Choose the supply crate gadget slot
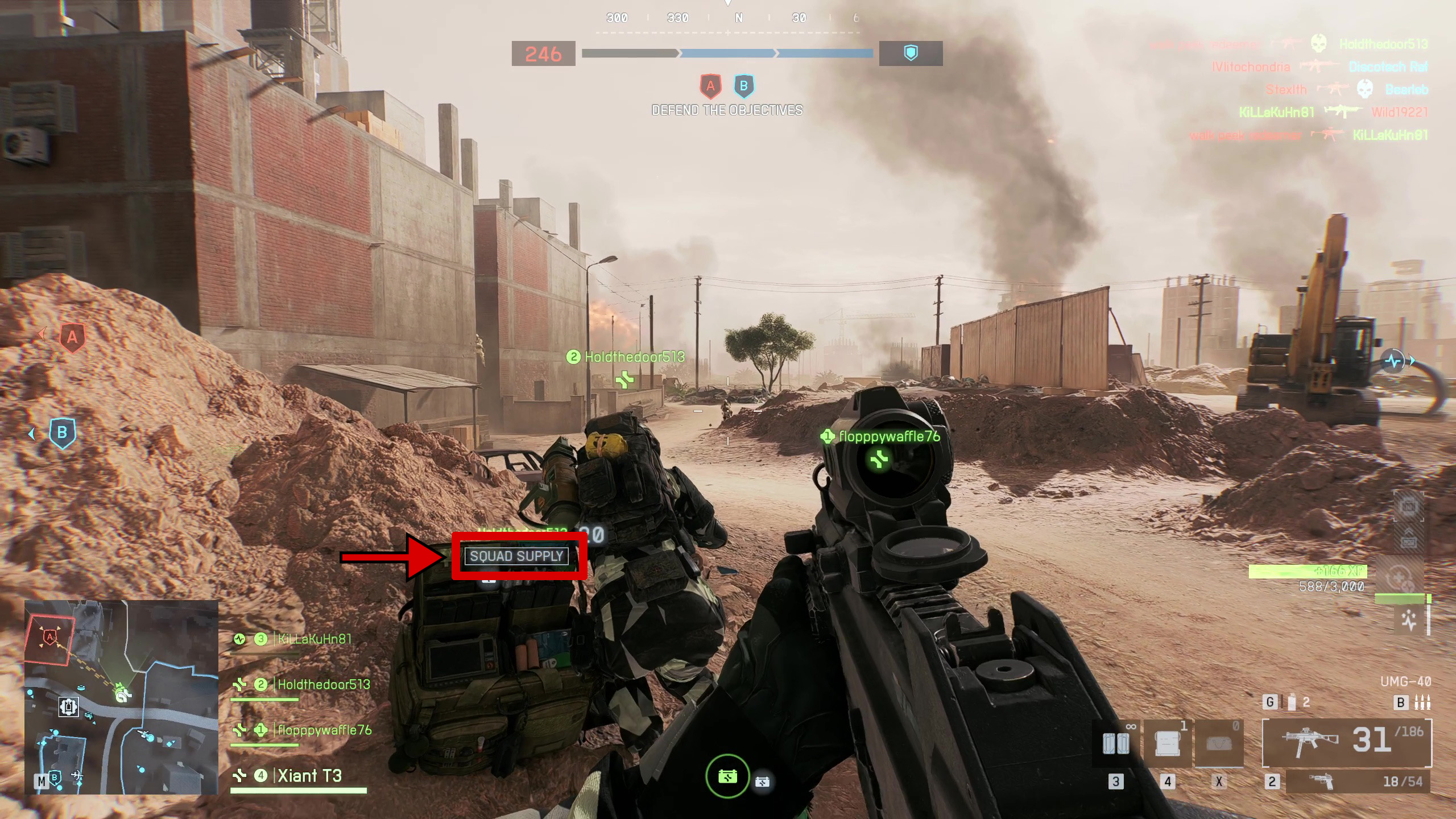 [x=1167, y=744]
